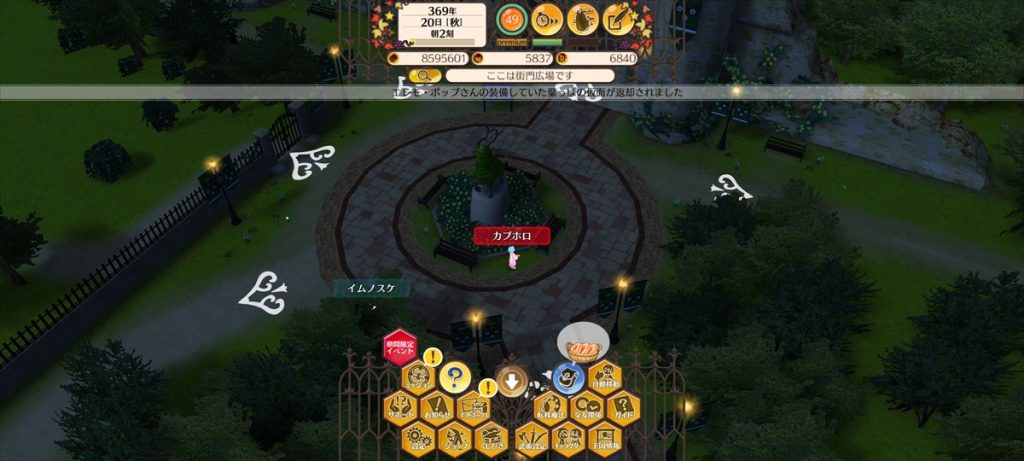This screenshot has width=1024, height=461.
Task: Open the bag icon in the top bar
Action: [582, 18]
